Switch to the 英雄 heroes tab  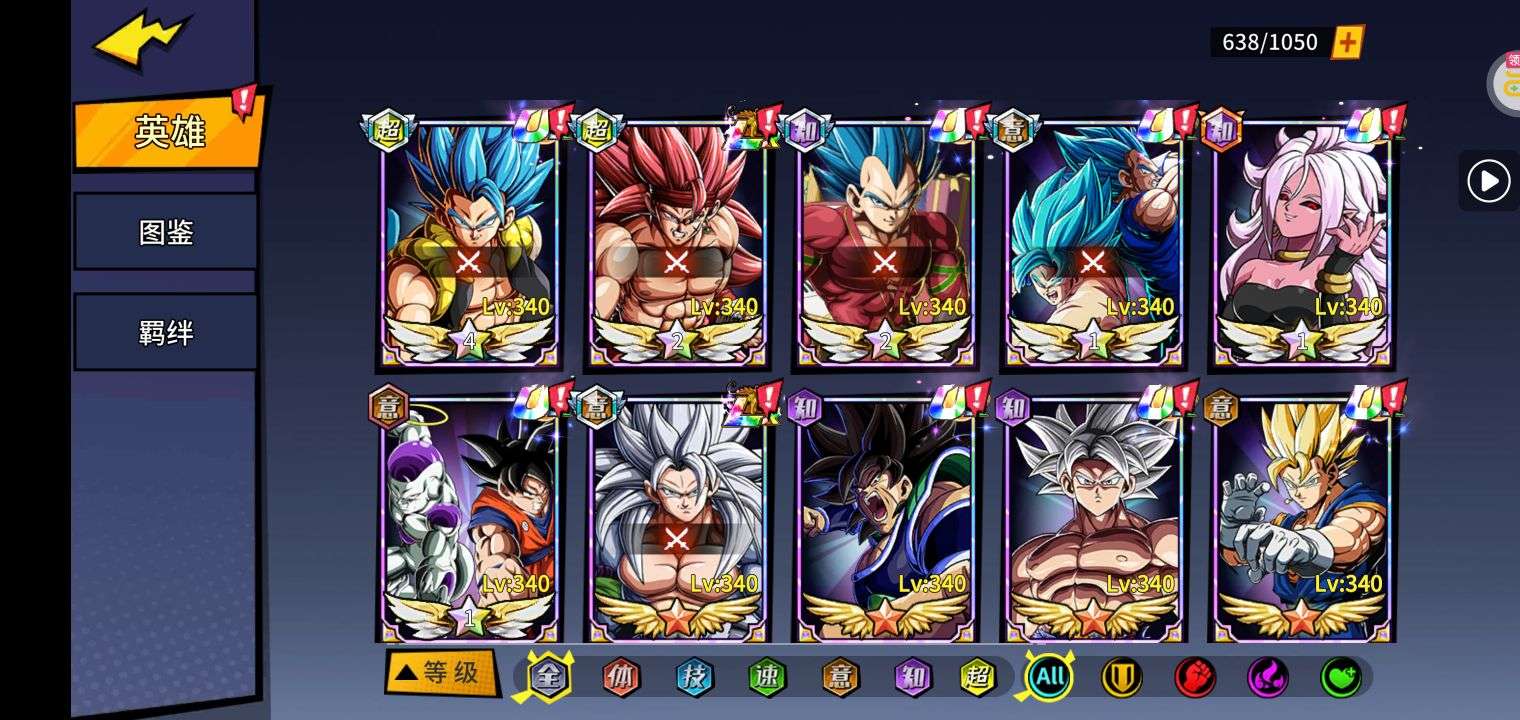(x=168, y=131)
